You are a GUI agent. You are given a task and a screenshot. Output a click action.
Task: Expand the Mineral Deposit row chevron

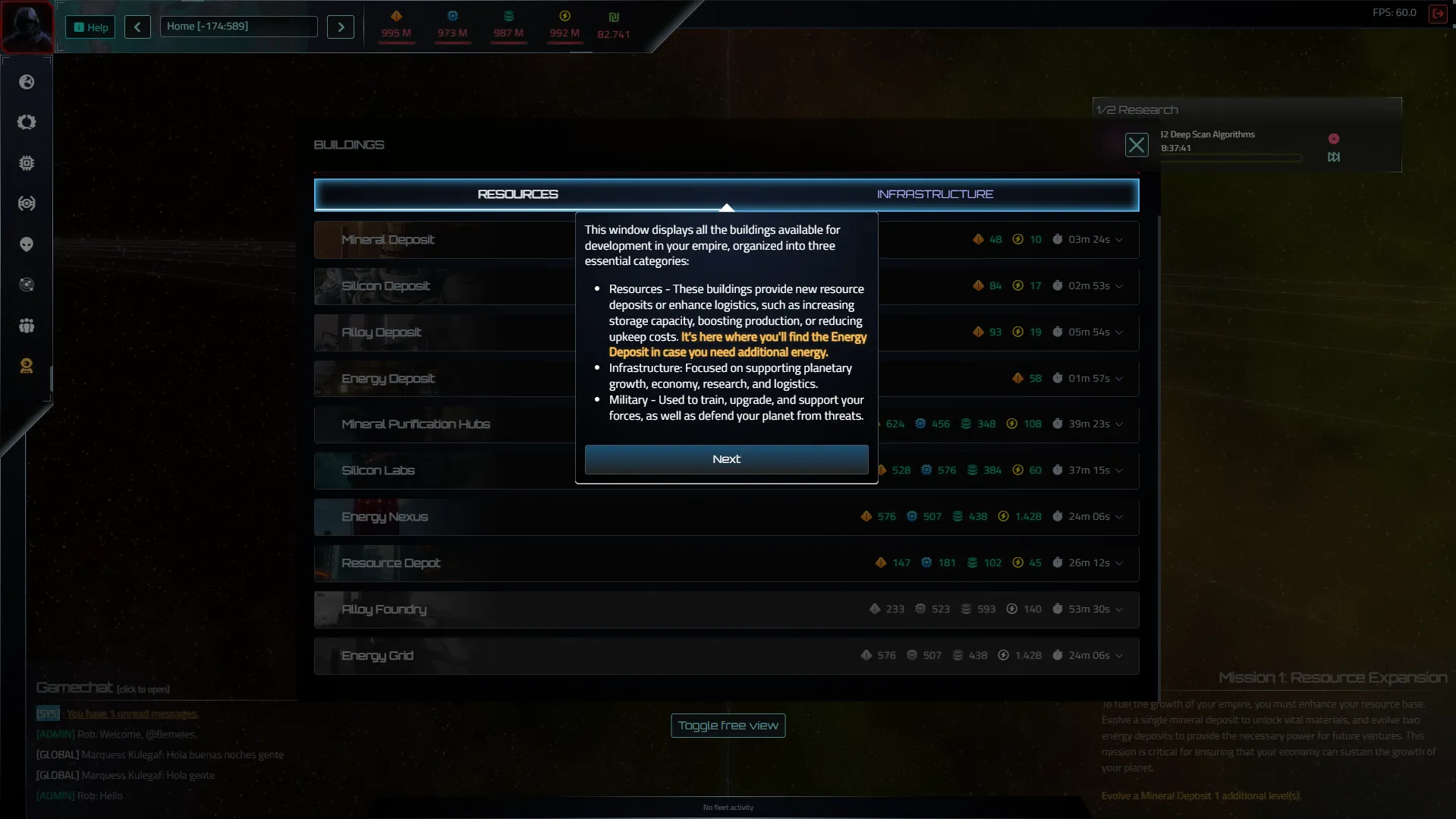click(1119, 240)
